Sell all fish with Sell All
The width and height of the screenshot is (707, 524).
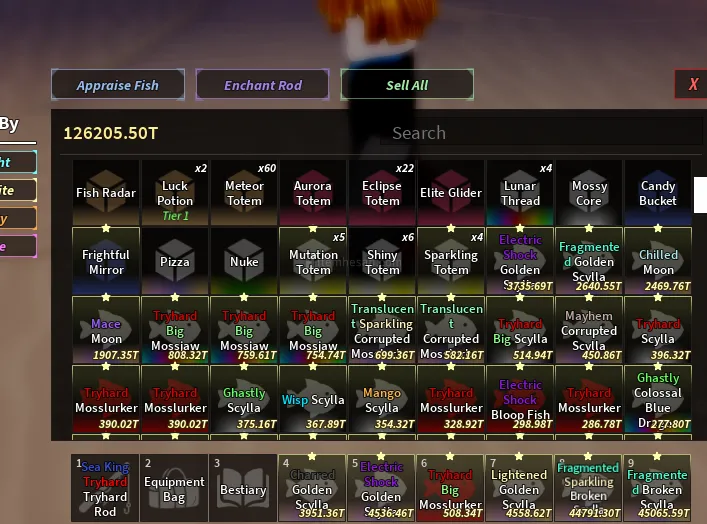(407, 85)
